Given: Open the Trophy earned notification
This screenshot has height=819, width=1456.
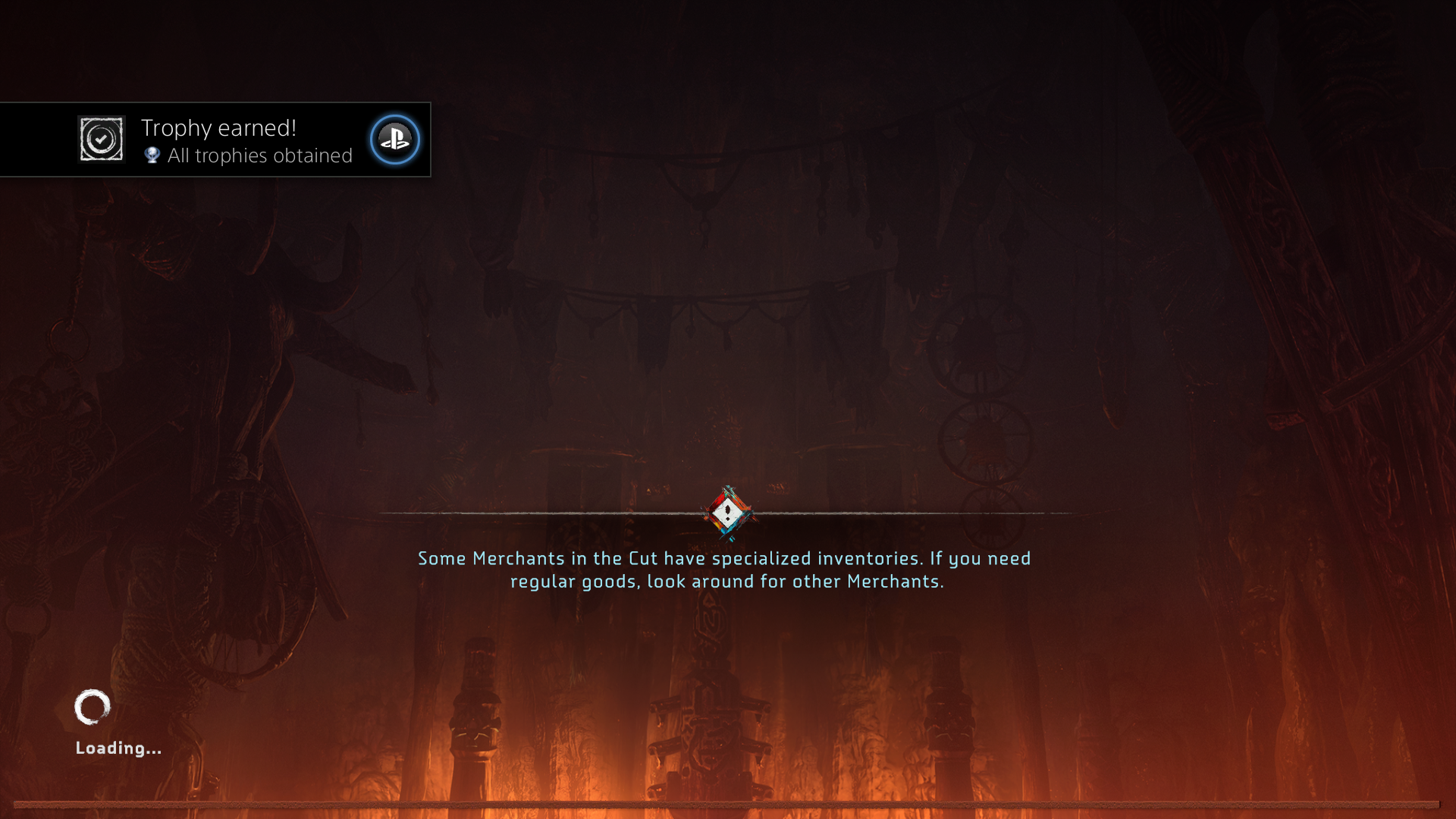Looking at the screenshot, I should point(246,140).
